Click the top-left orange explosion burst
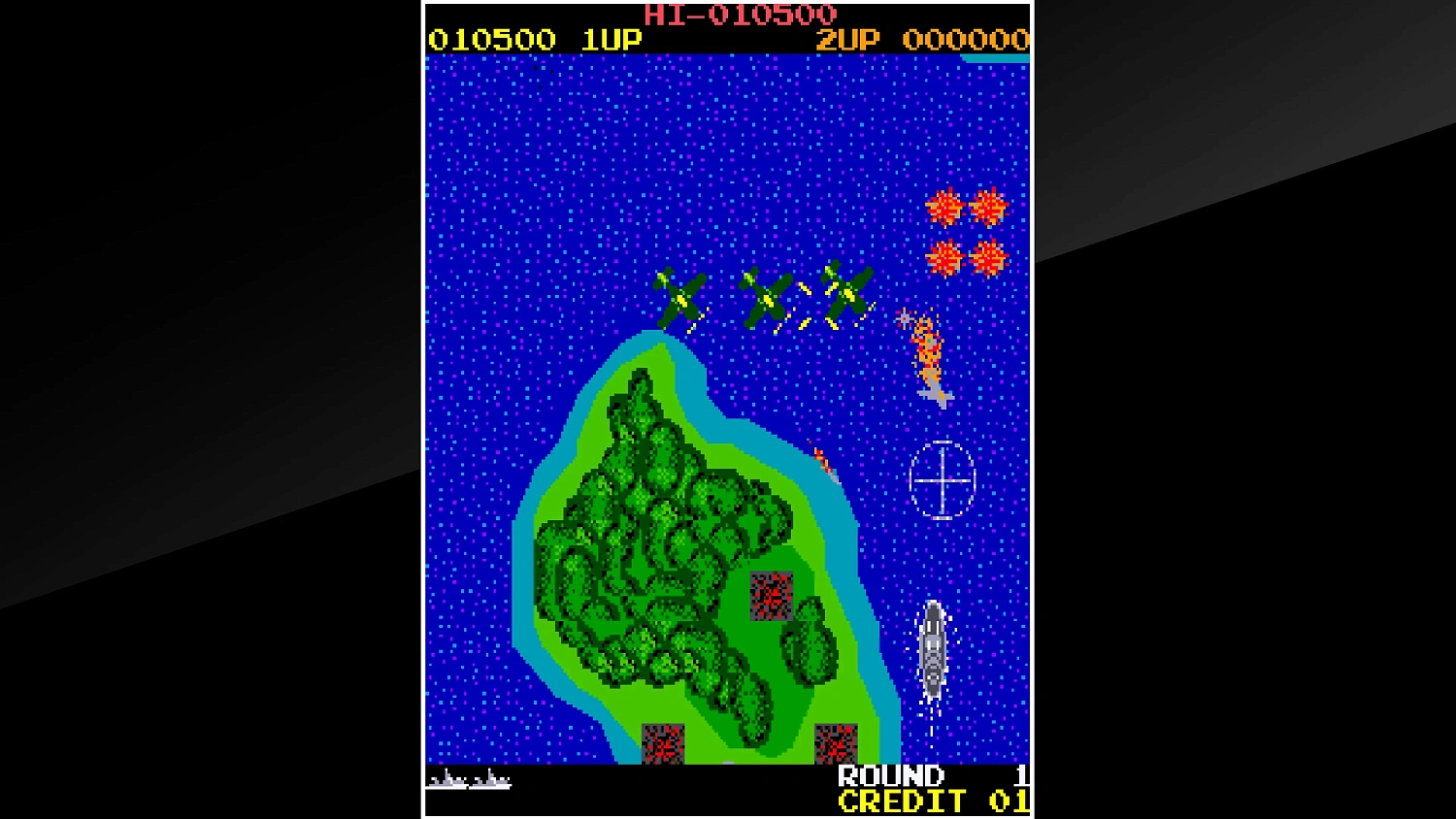Viewport: 1456px width, 819px height. pos(943,207)
